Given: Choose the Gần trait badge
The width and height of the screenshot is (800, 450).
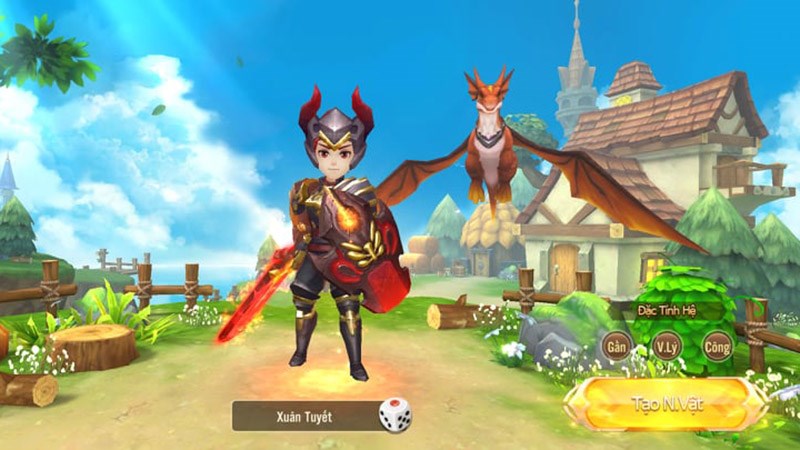Looking at the screenshot, I should click(x=617, y=346).
